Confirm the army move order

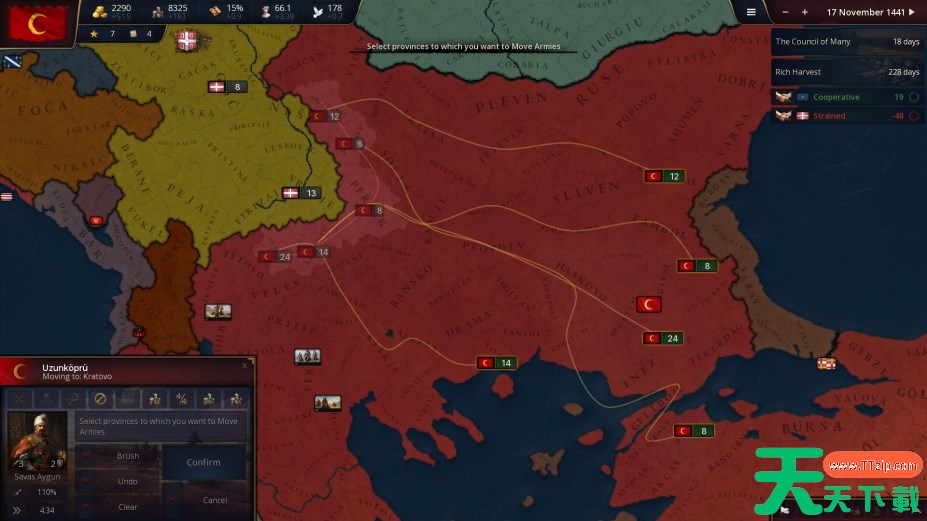(204, 462)
